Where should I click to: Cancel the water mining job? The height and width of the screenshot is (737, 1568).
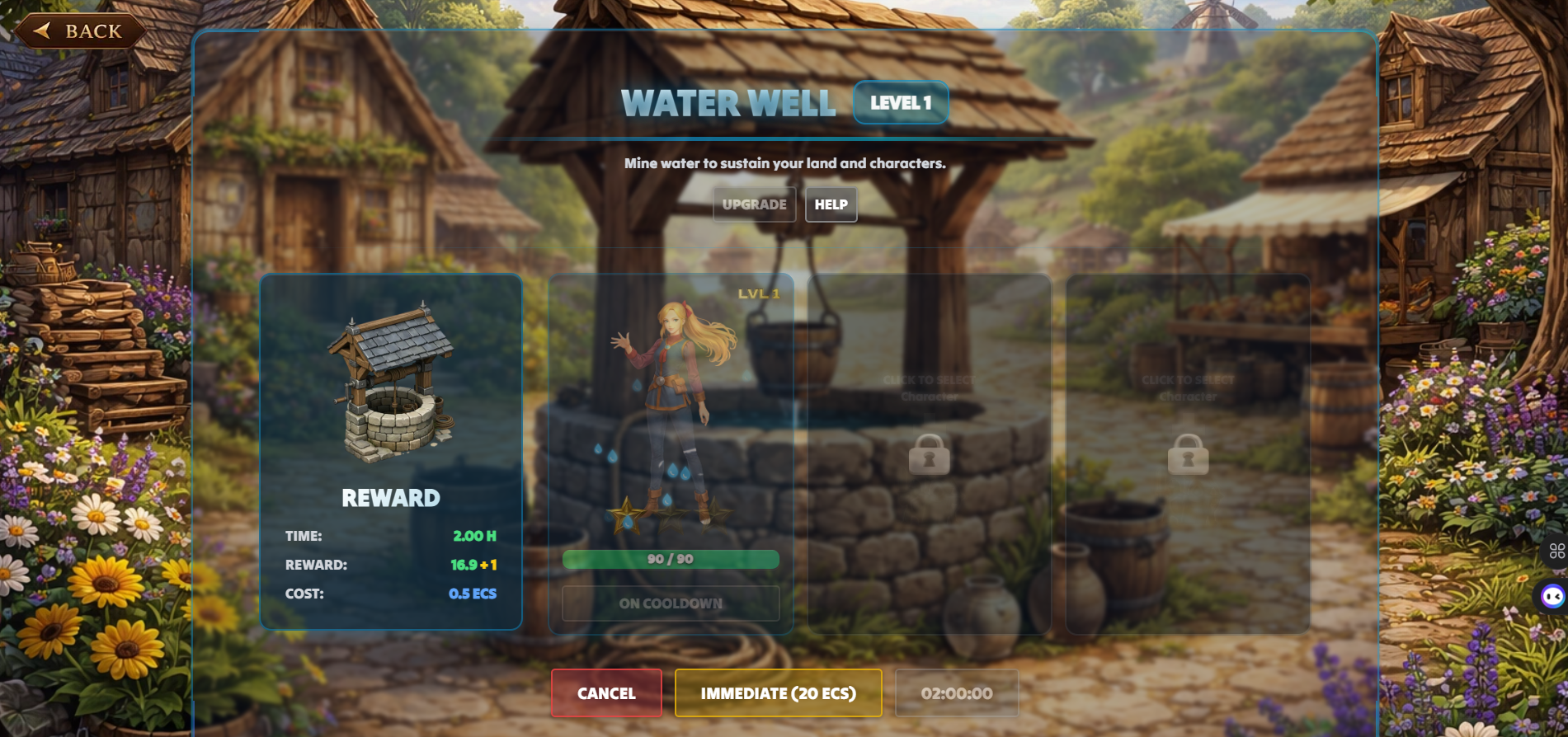point(606,693)
